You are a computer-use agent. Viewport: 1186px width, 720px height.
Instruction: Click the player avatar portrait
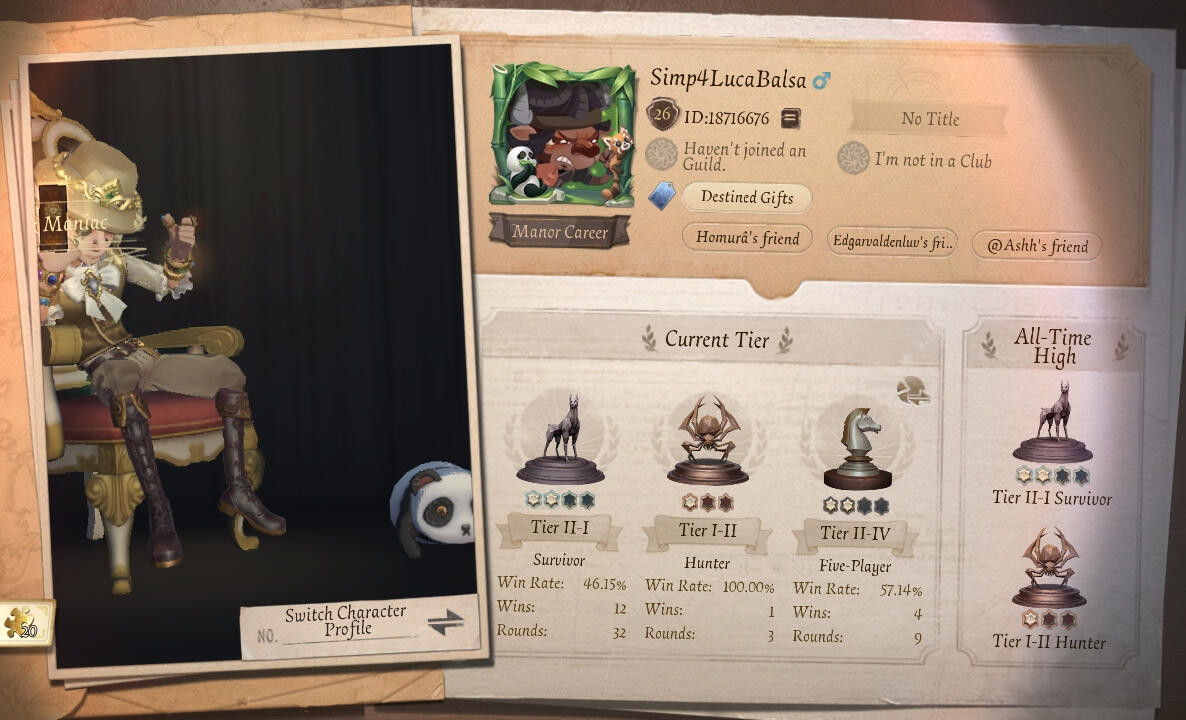(x=562, y=134)
